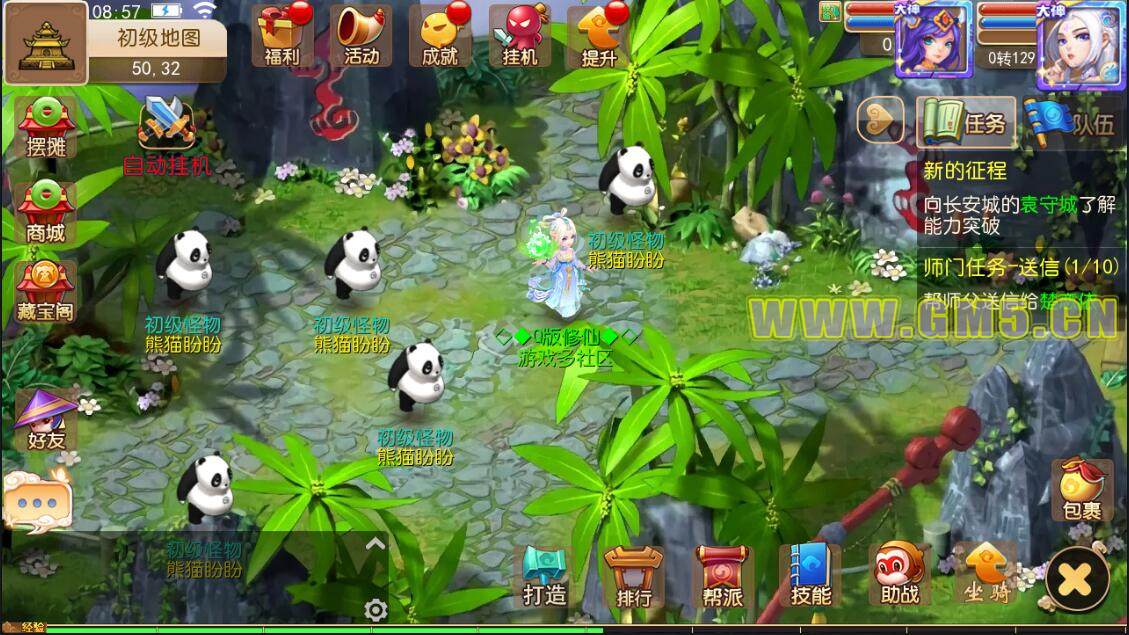Switch to the 队伍 team tab
Viewport: 1129px width, 635px height.
(x=1072, y=123)
